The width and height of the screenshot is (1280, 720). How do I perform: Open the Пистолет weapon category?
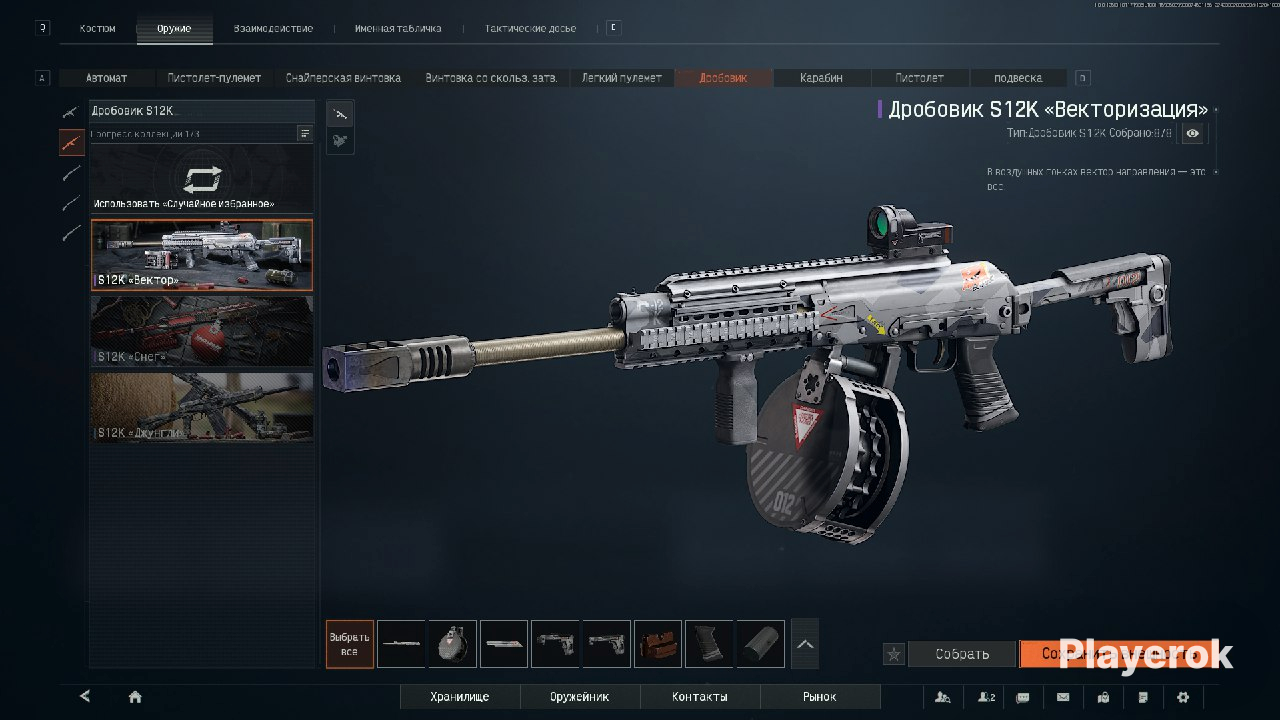pos(919,78)
